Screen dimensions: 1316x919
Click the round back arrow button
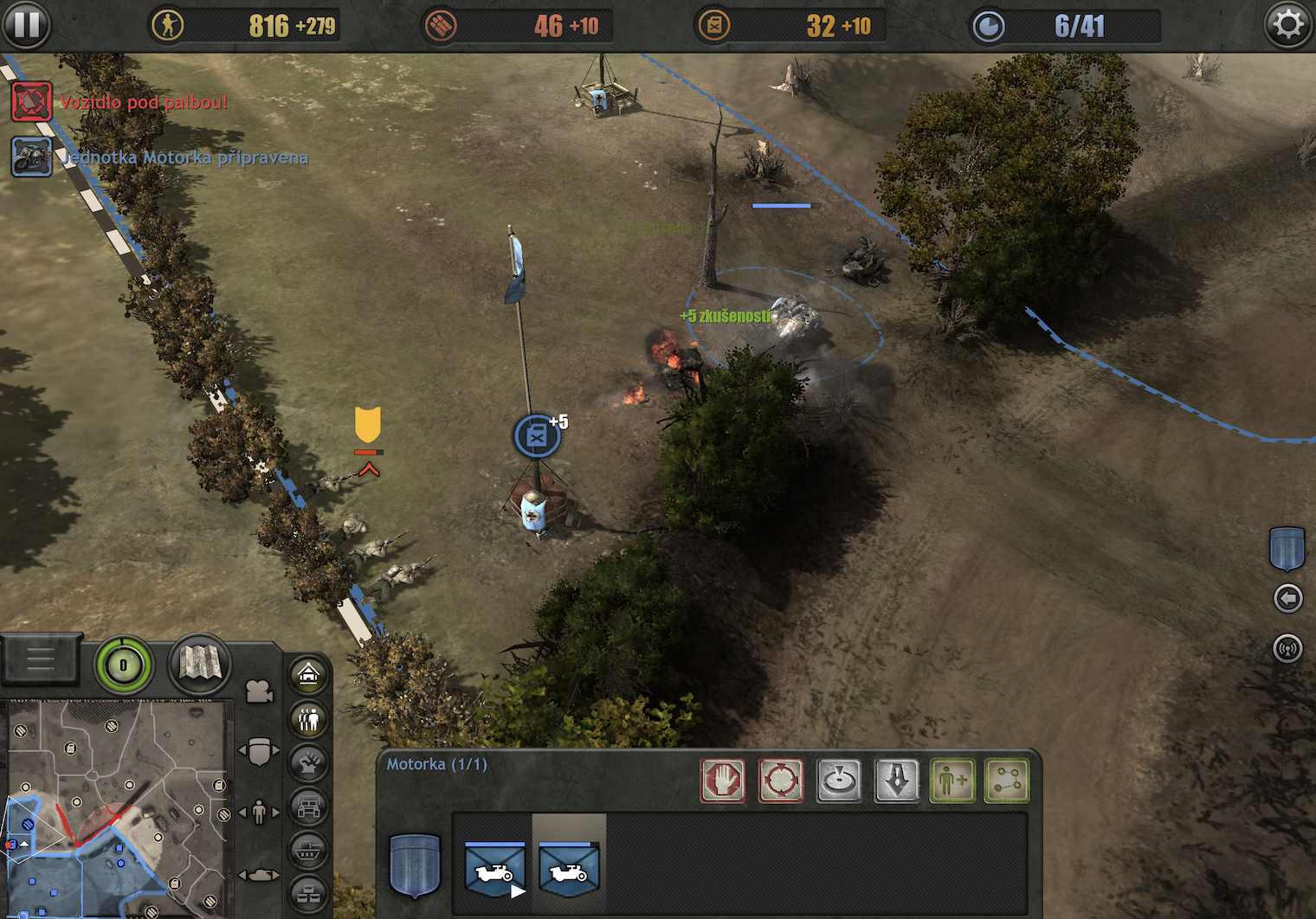[x=1288, y=598]
